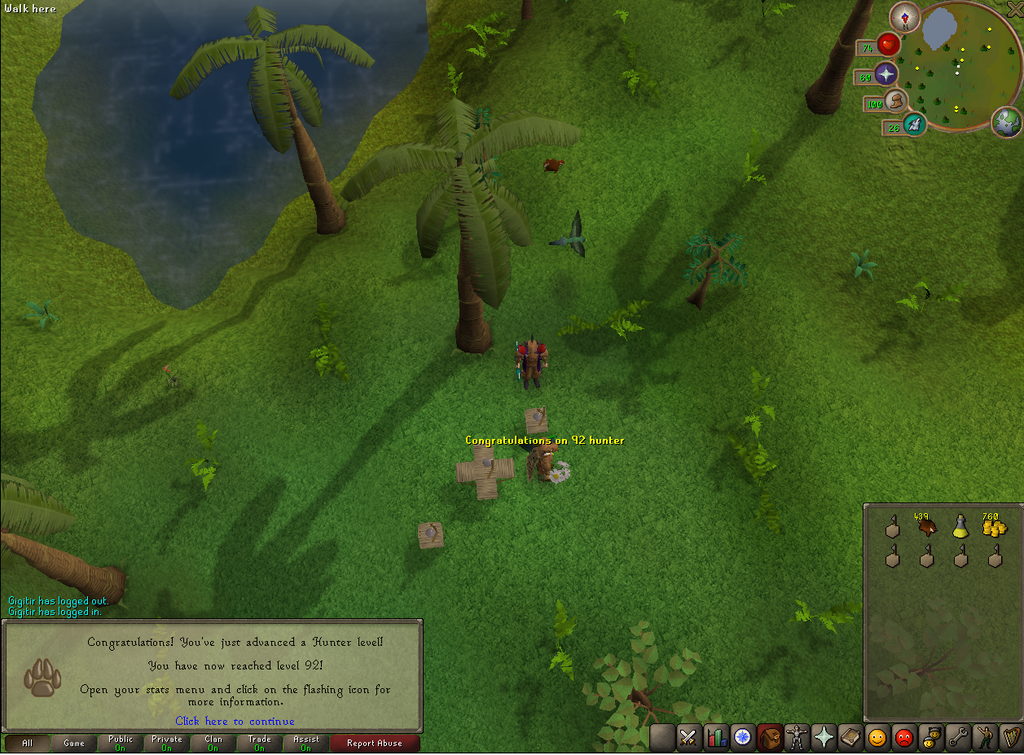This screenshot has width=1024, height=755.
Task: Toggle the Trade chat filter
Action: tap(260, 743)
